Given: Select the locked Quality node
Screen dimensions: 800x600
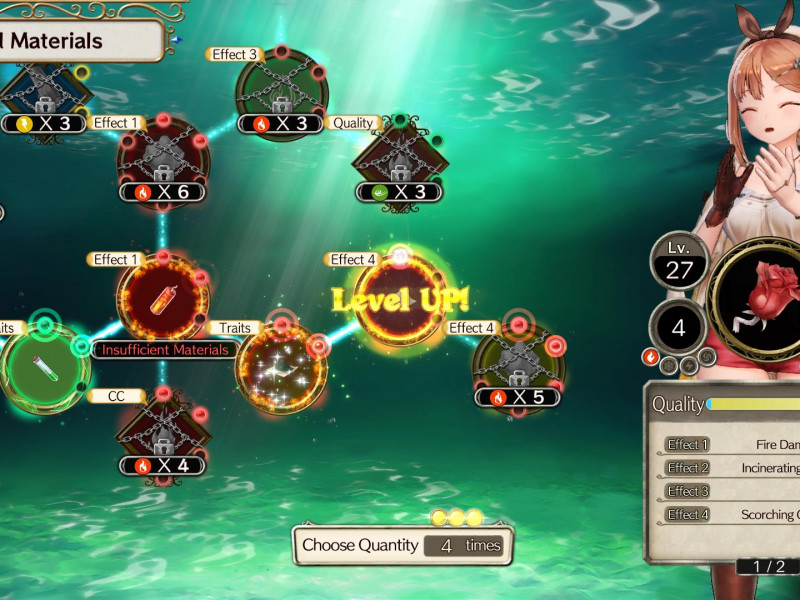Looking at the screenshot, I should coord(399,160).
